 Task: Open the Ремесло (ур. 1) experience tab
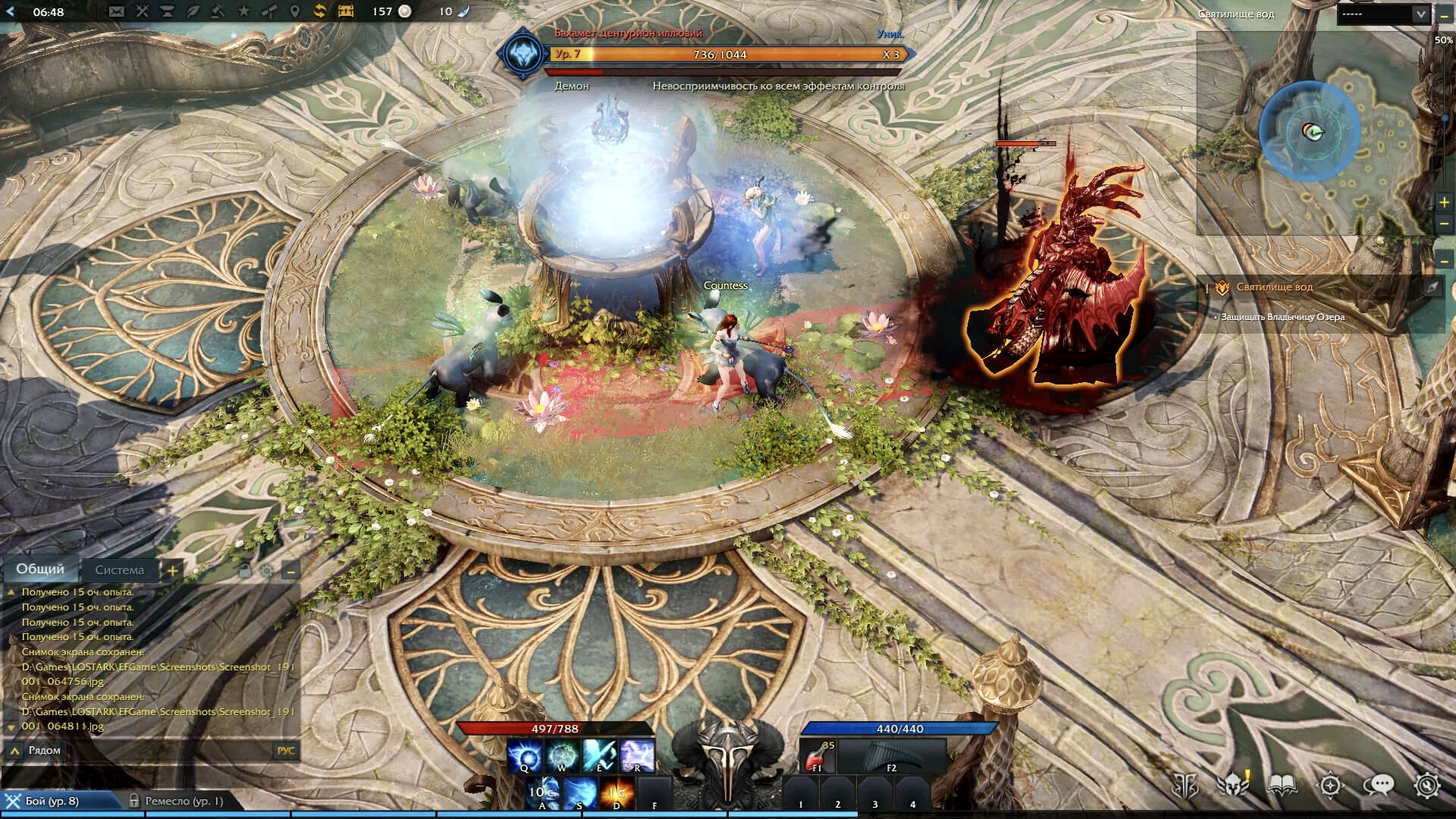pos(184,801)
